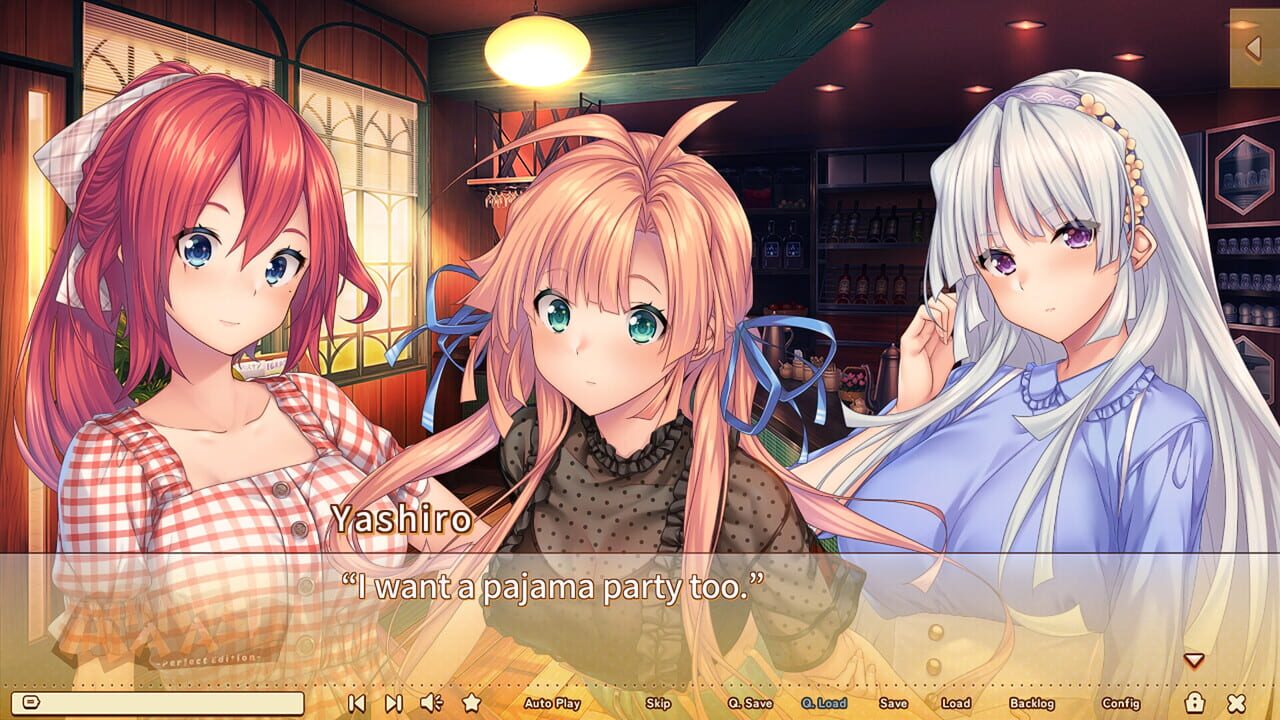The height and width of the screenshot is (720, 1280).
Task: Open the Load menu
Action: coord(956,705)
